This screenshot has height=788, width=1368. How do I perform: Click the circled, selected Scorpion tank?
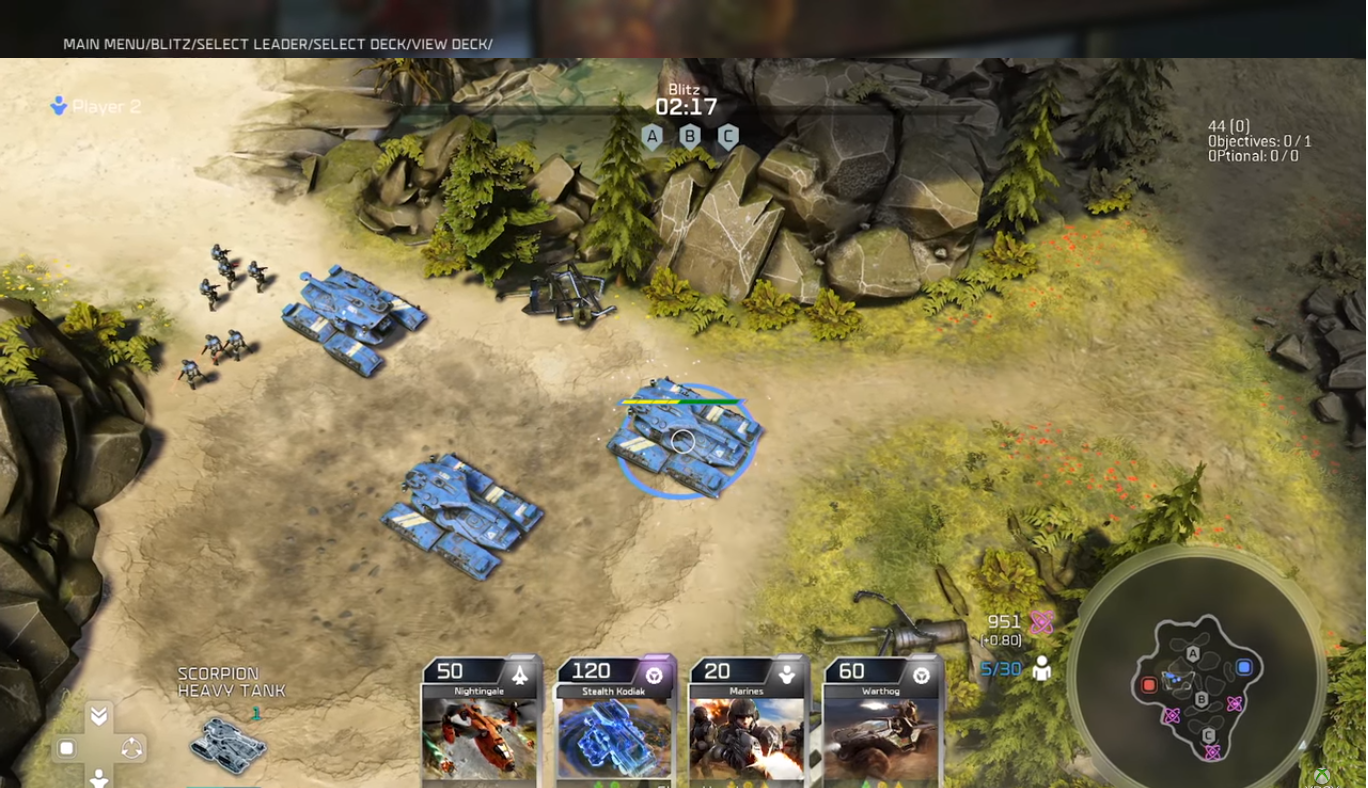pos(684,440)
